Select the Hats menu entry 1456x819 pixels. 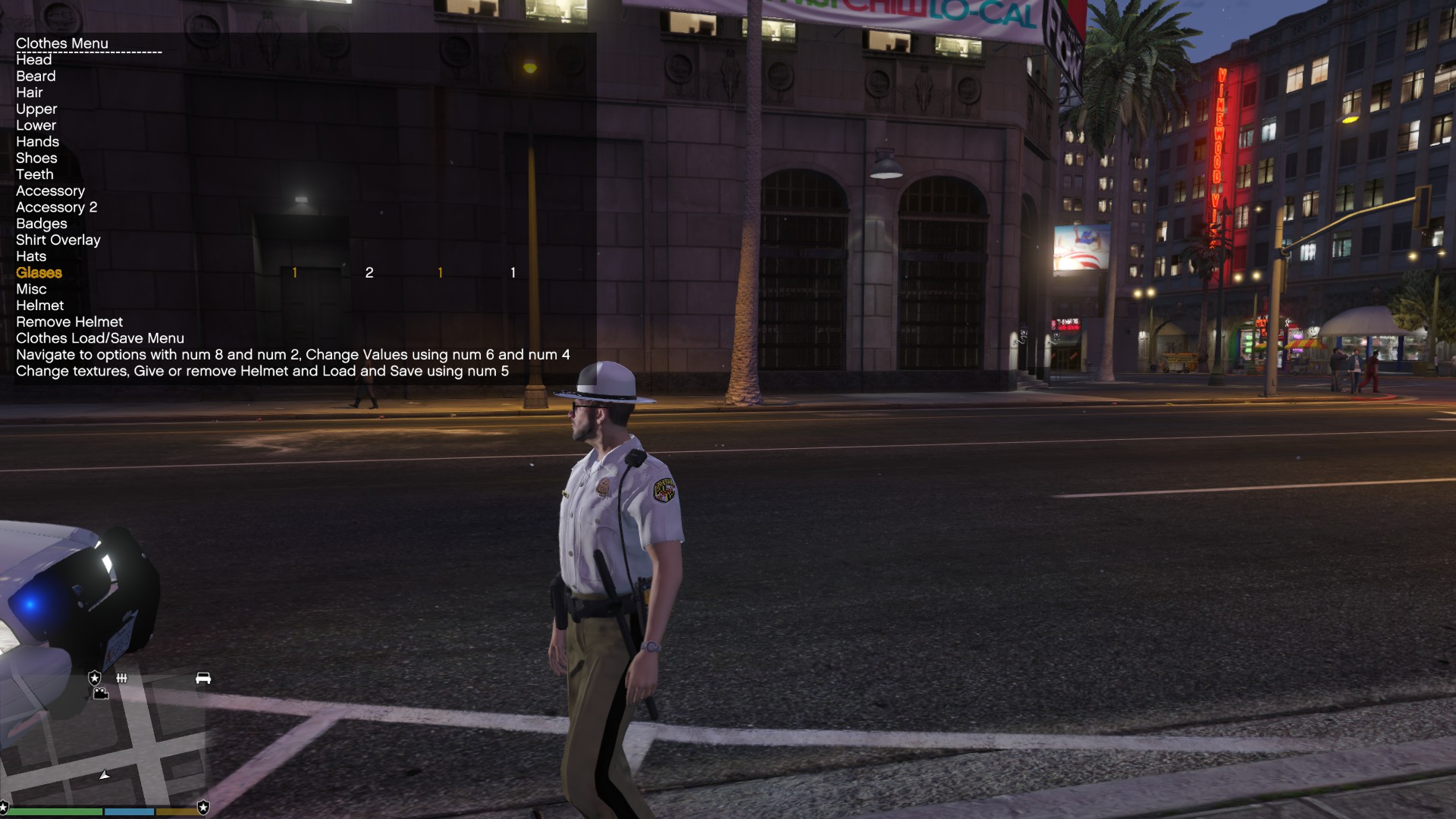pos(31,256)
